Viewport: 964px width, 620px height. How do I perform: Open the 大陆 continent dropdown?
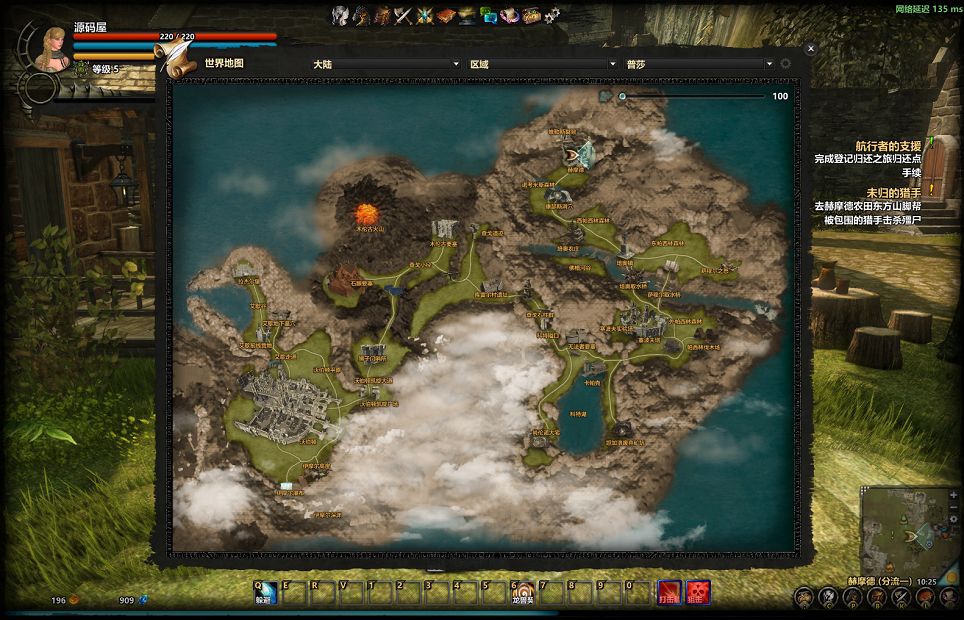(x=386, y=64)
